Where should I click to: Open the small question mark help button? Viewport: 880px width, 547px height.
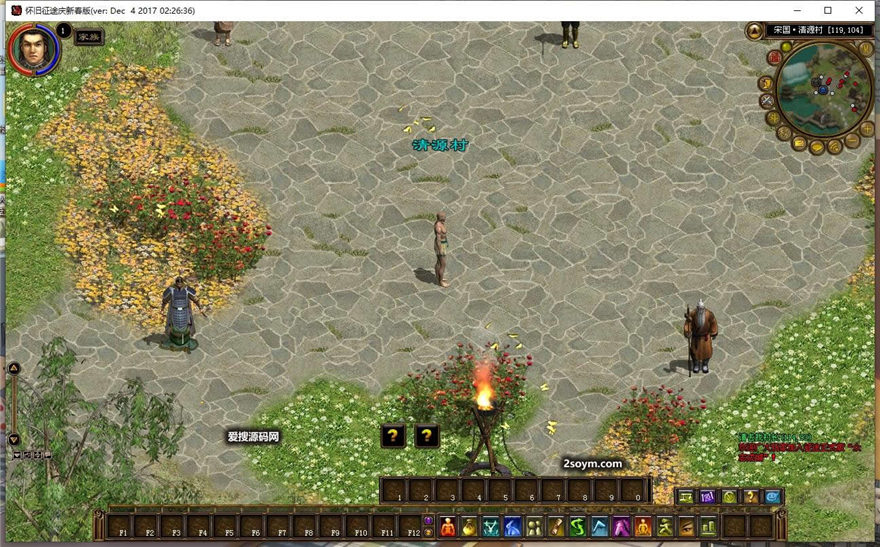point(751,497)
